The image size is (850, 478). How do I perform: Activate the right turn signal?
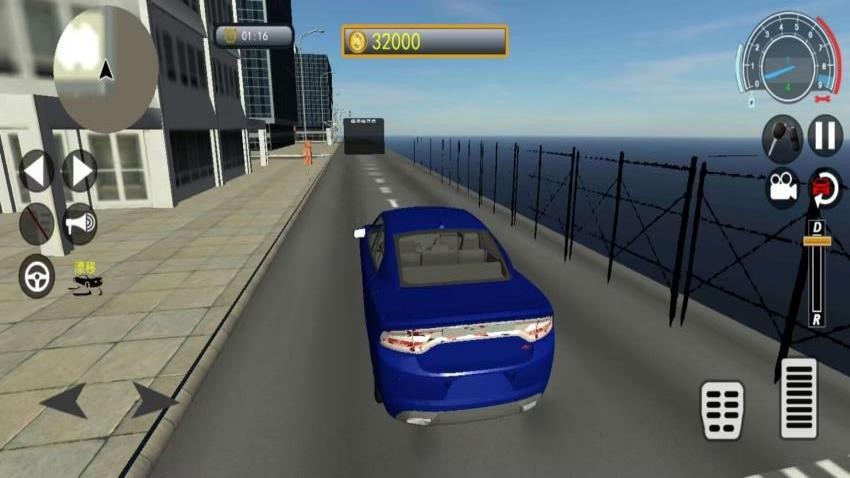coord(80,170)
